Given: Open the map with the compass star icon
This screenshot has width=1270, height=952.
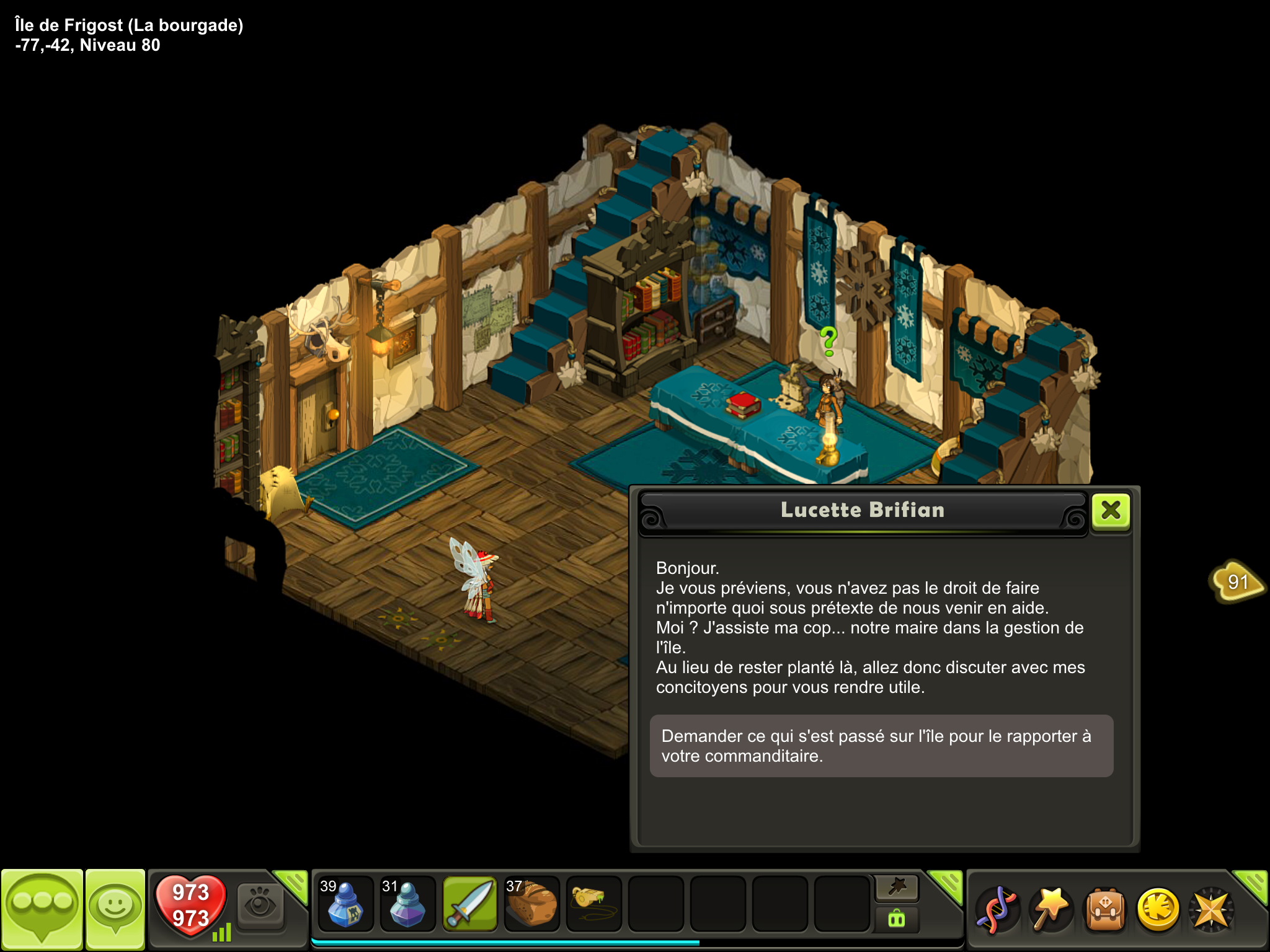Looking at the screenshot, I should pyautogui.click(x=1211, y=909).
